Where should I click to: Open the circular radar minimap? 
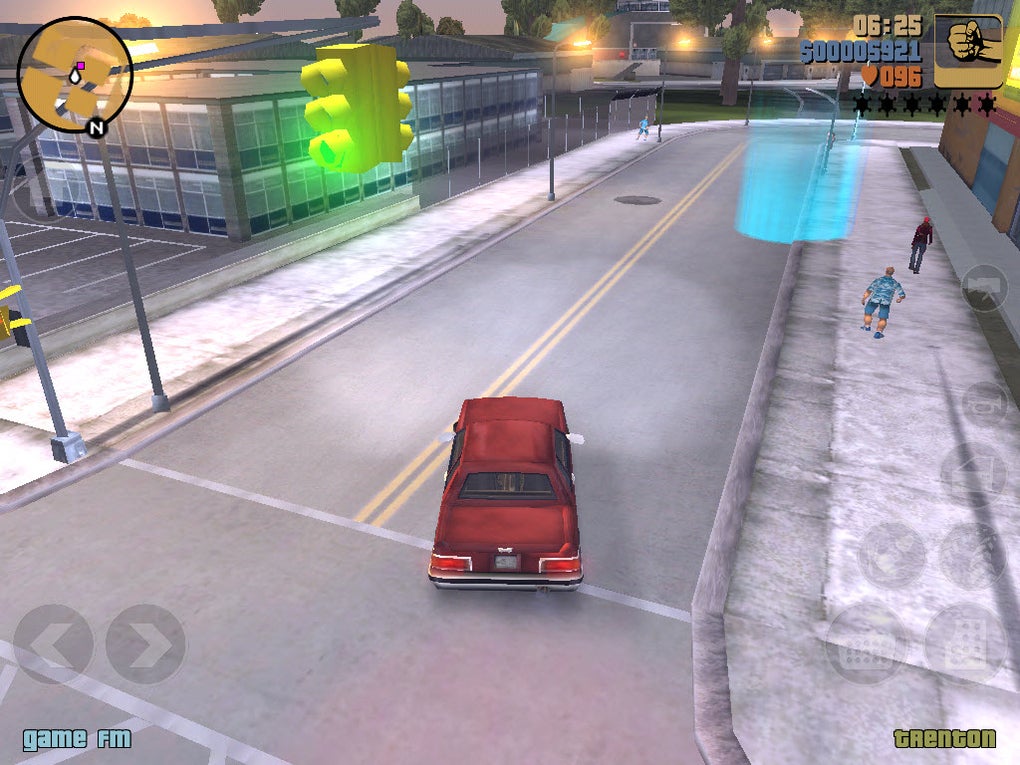(x=75, y=75)
